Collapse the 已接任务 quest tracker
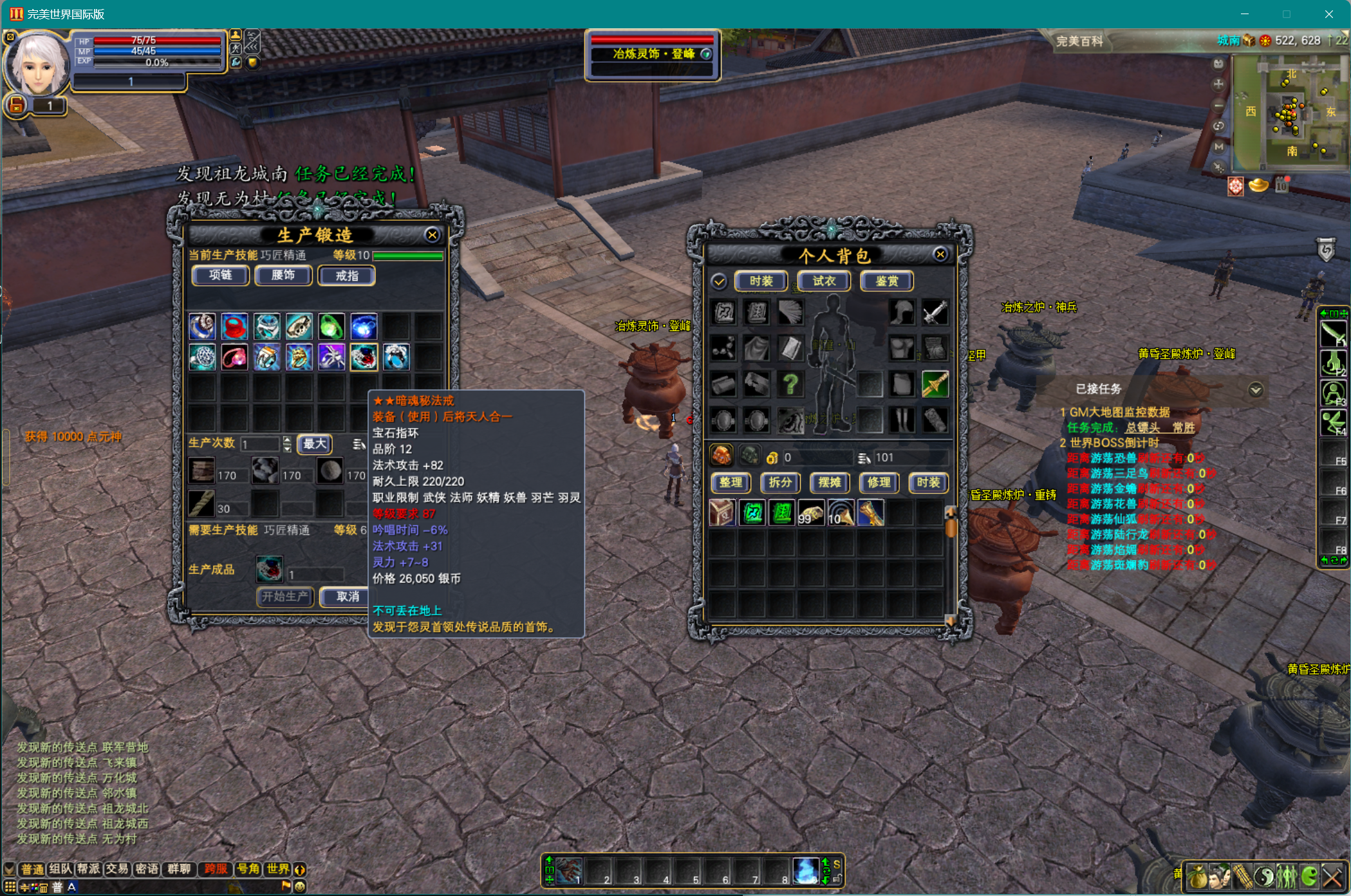Screen dimensions: 1351x896 pos(1255,389)
